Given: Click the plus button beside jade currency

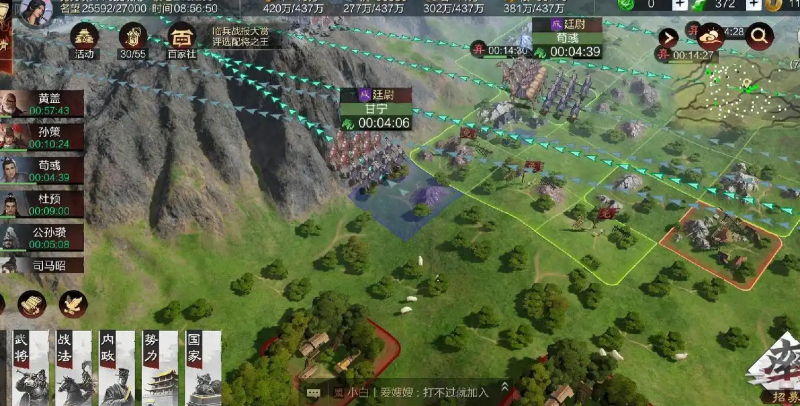Looking at the screenshot, I should tap(680, 5).
